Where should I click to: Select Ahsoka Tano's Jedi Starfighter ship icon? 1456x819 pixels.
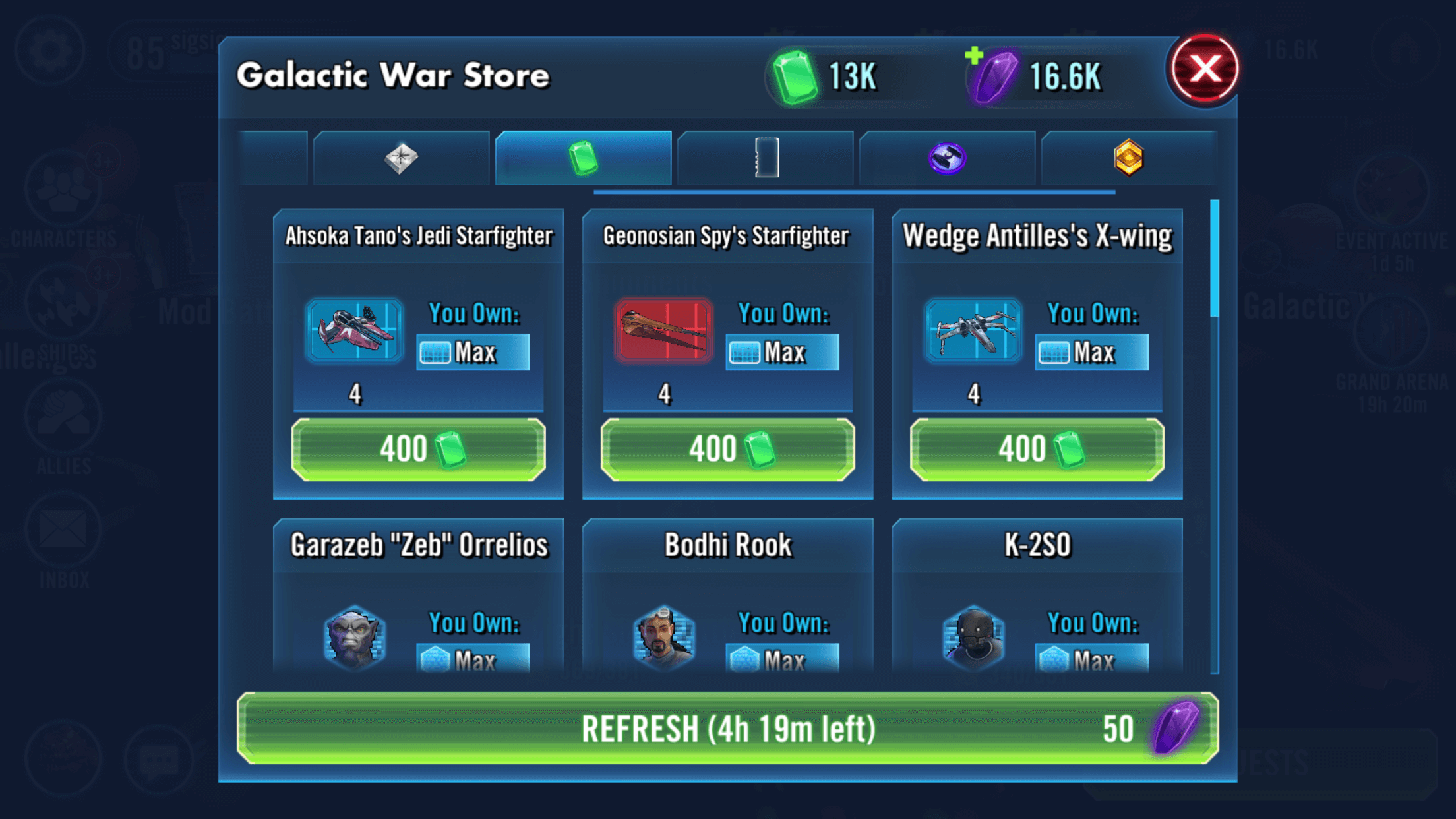[354, 331]
